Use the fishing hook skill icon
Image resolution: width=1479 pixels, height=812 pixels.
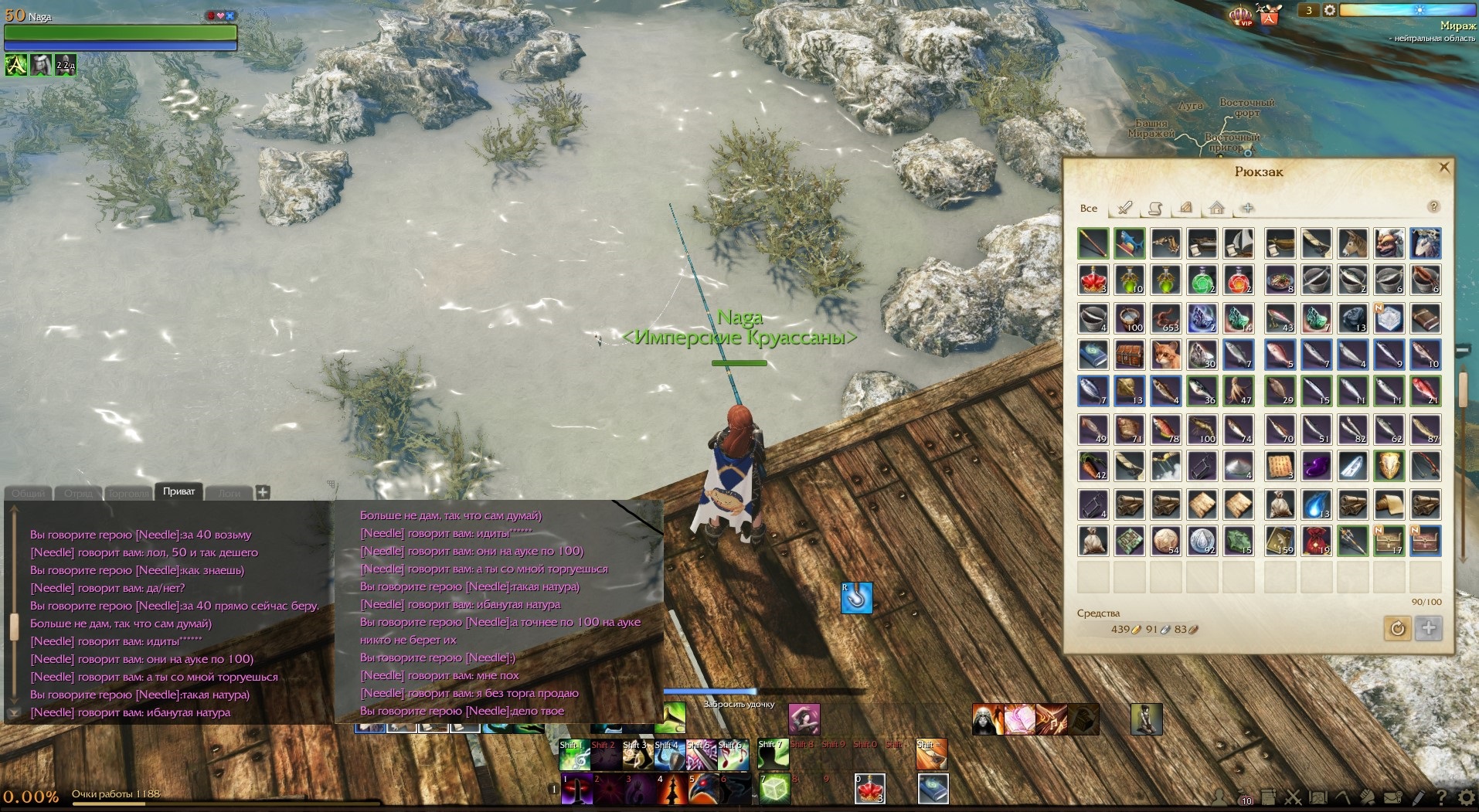pos(856,598)
